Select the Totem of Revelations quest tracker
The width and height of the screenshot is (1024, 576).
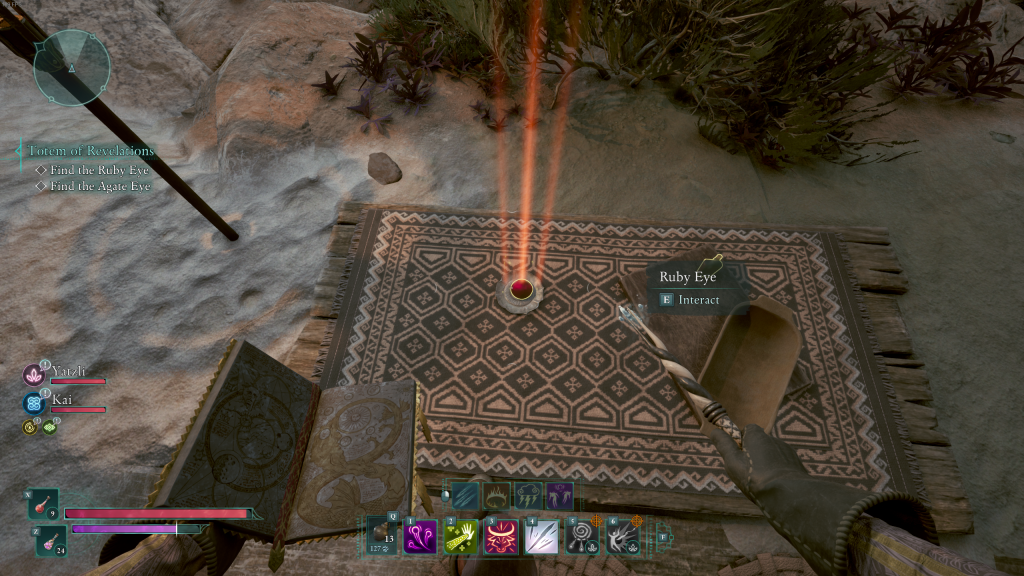91,151
